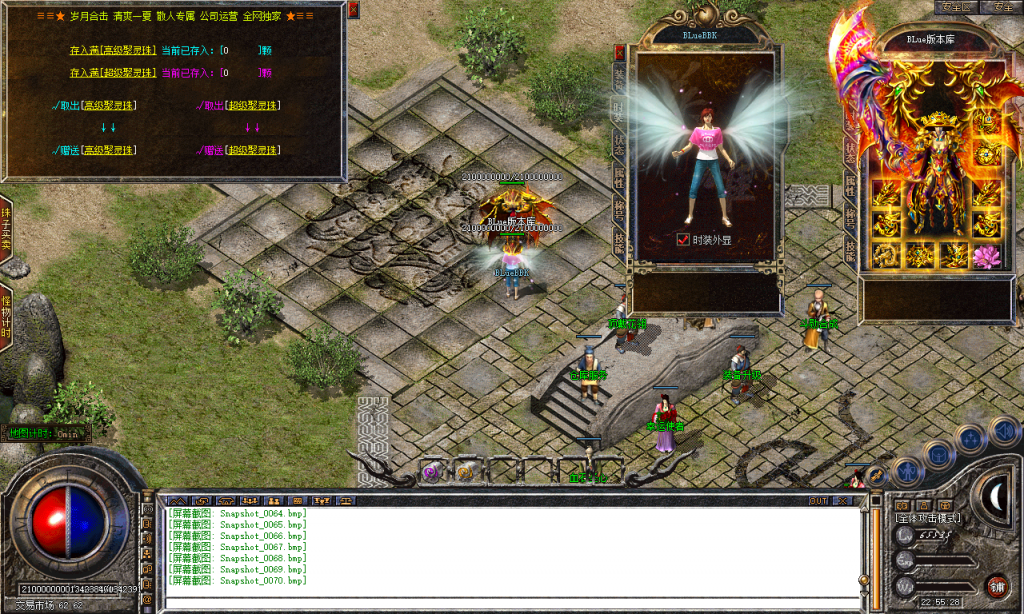Screen dimensions: 1024x614
Task: Open the 属性 tab in BLueBBK panel
Action: pos(620,175)
